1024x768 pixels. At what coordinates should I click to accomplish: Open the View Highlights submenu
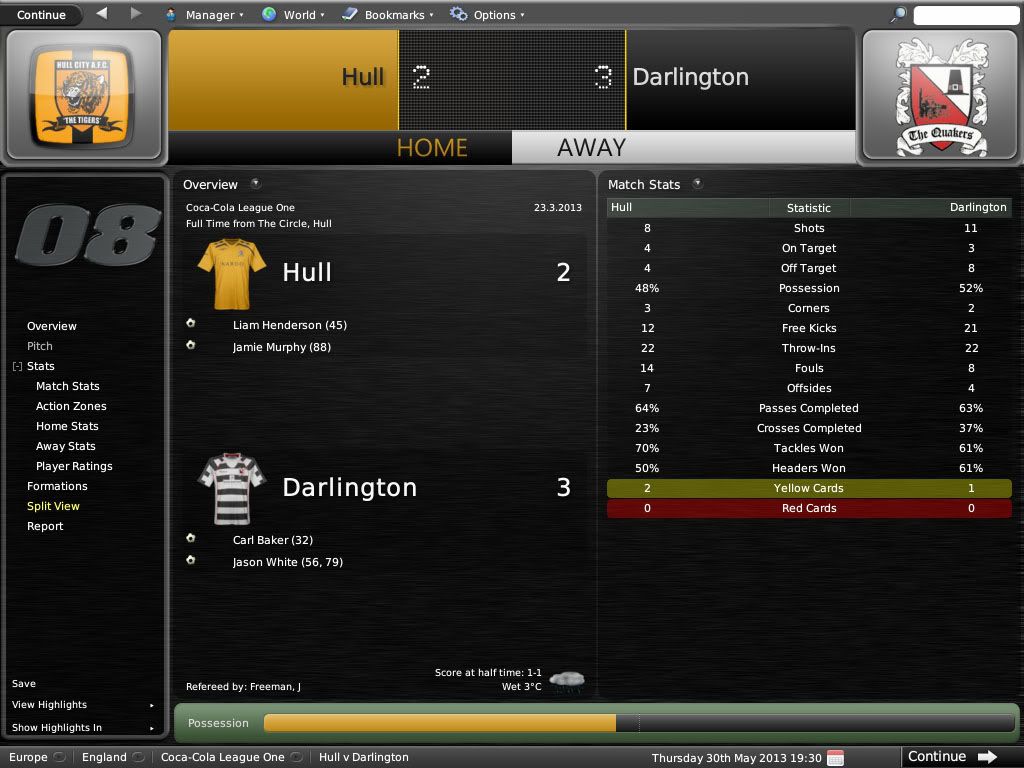coord(50,705)
